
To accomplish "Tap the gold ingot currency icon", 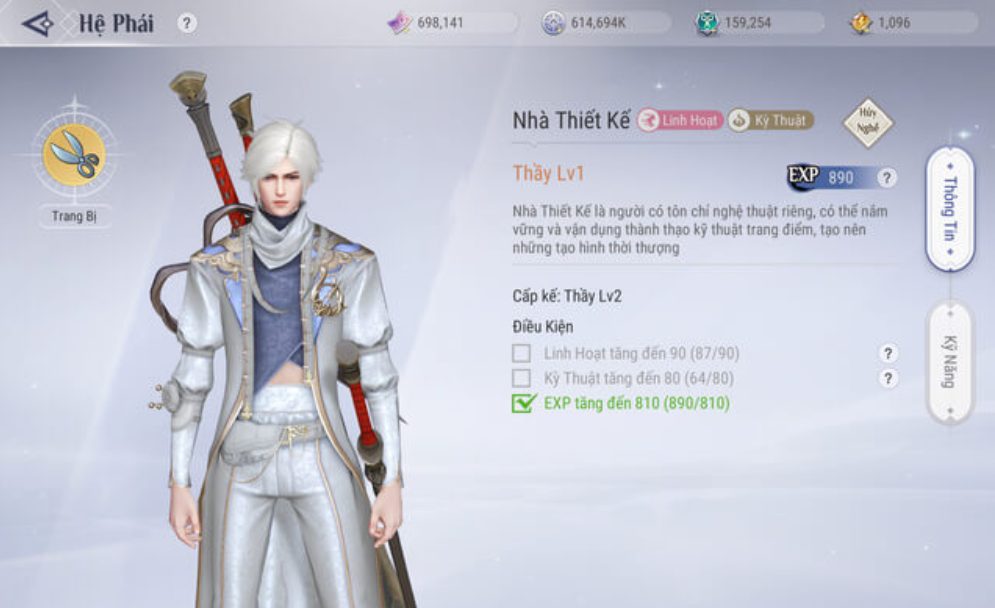I will [x=861, y=22].
